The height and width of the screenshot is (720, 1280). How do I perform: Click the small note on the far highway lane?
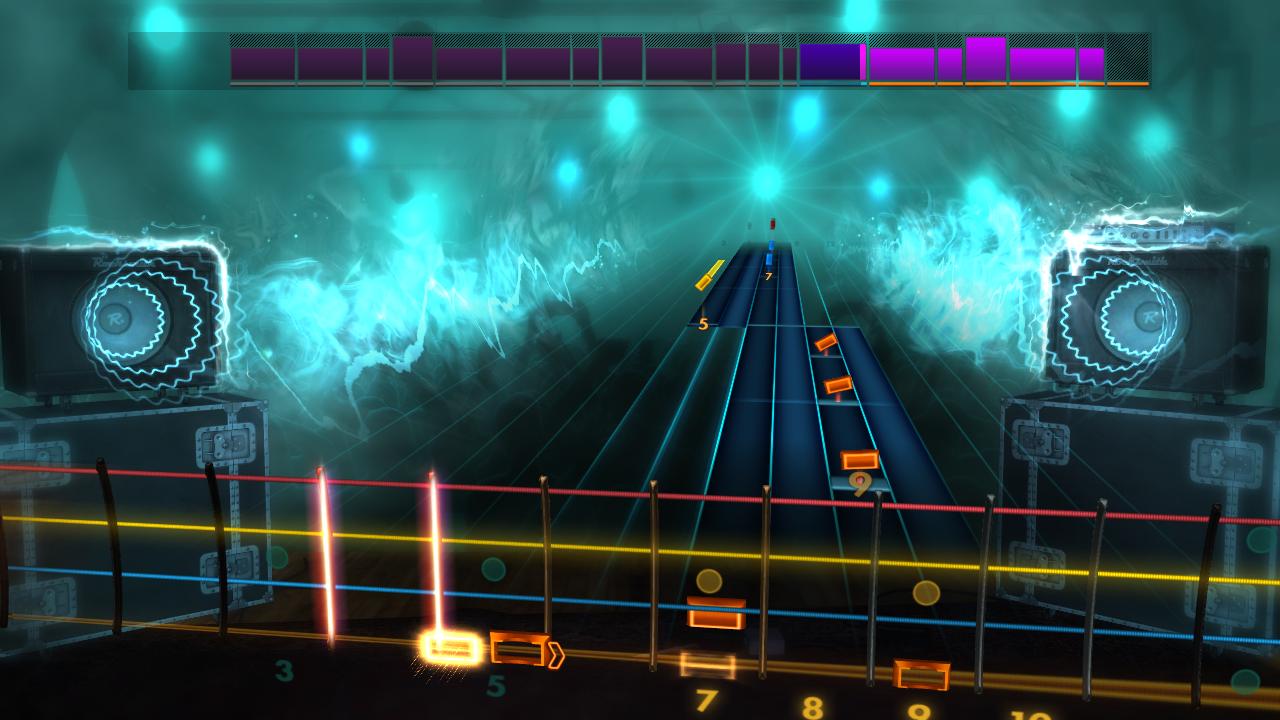[x=826, y=345]
